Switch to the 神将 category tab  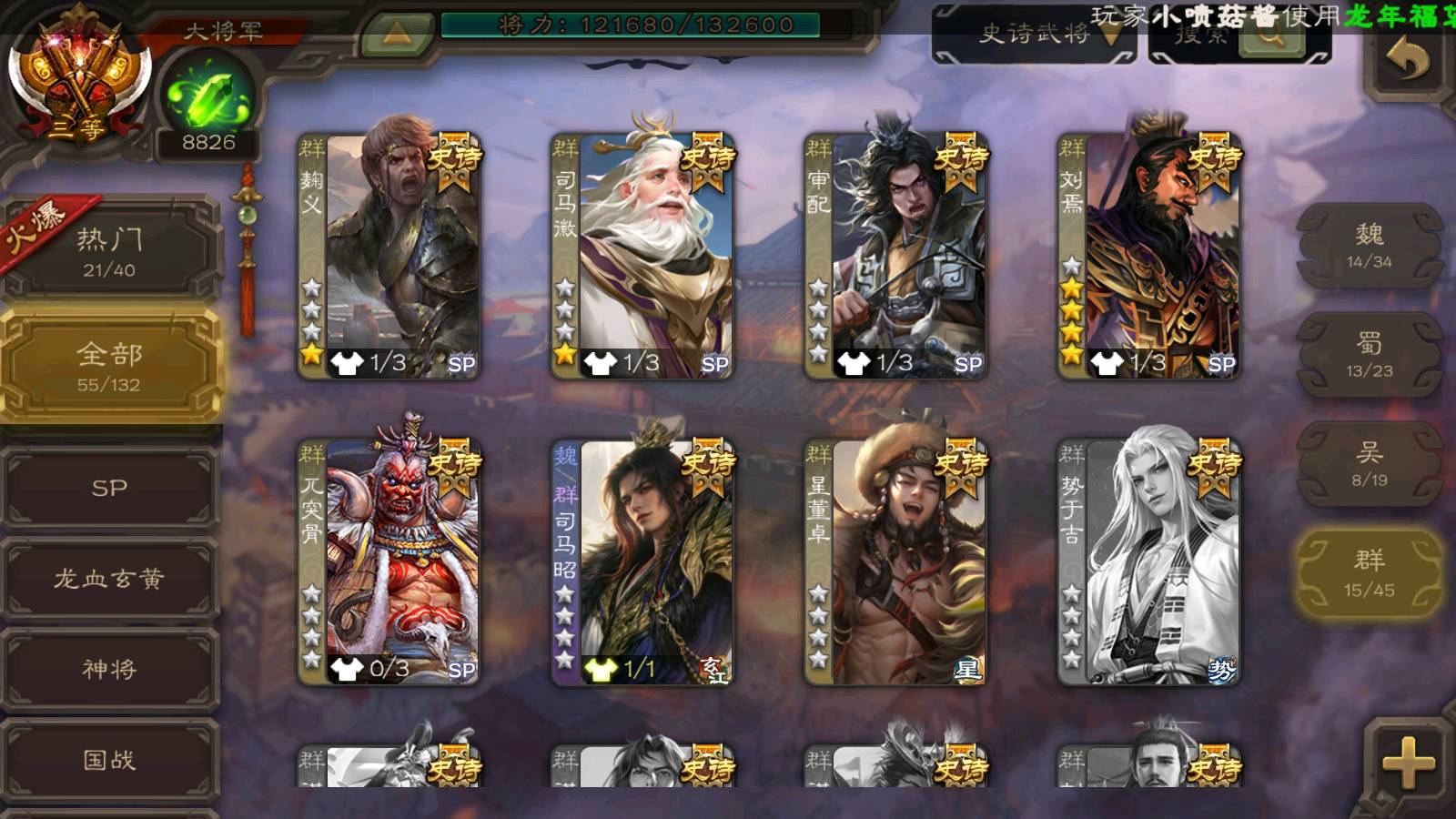[109, 670]
